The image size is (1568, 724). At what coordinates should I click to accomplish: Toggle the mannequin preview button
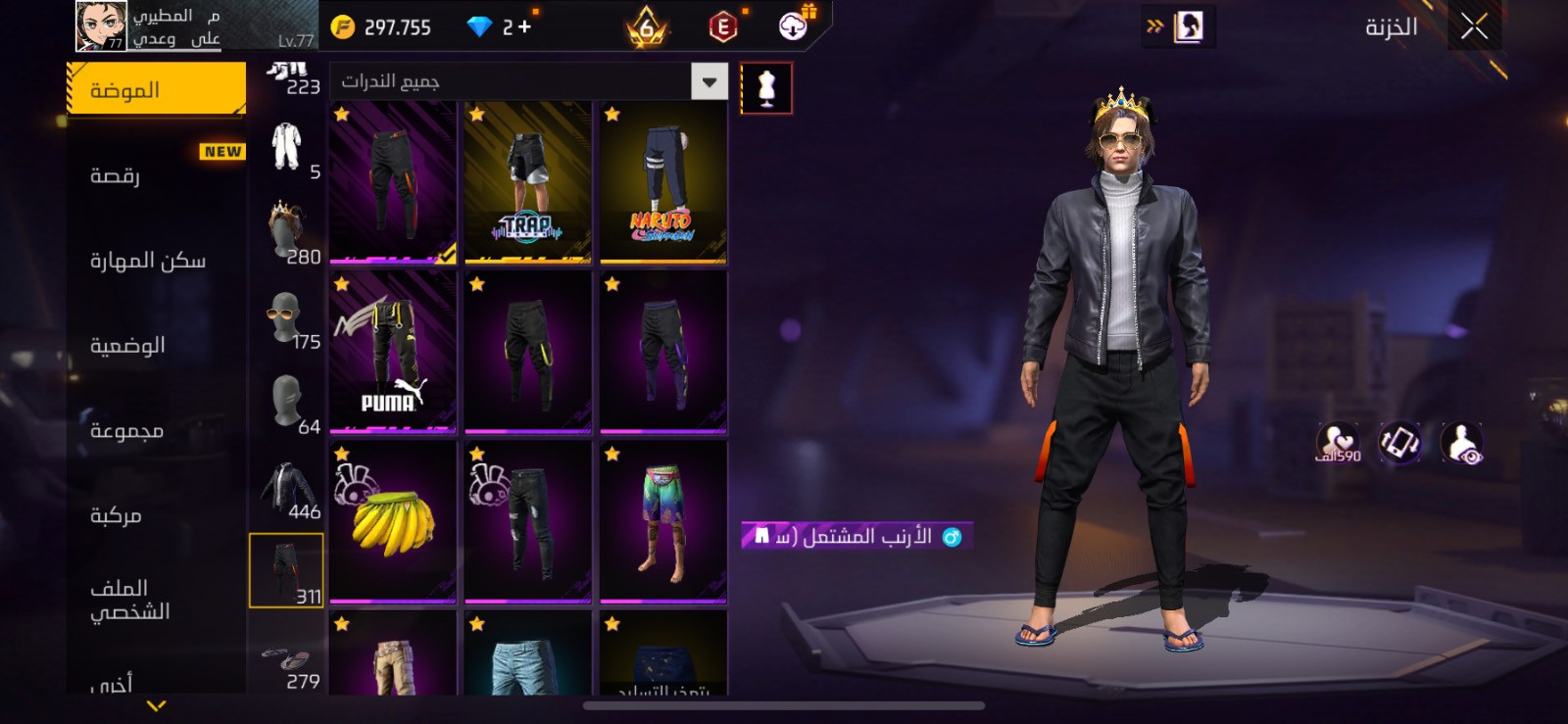point(766,88)
